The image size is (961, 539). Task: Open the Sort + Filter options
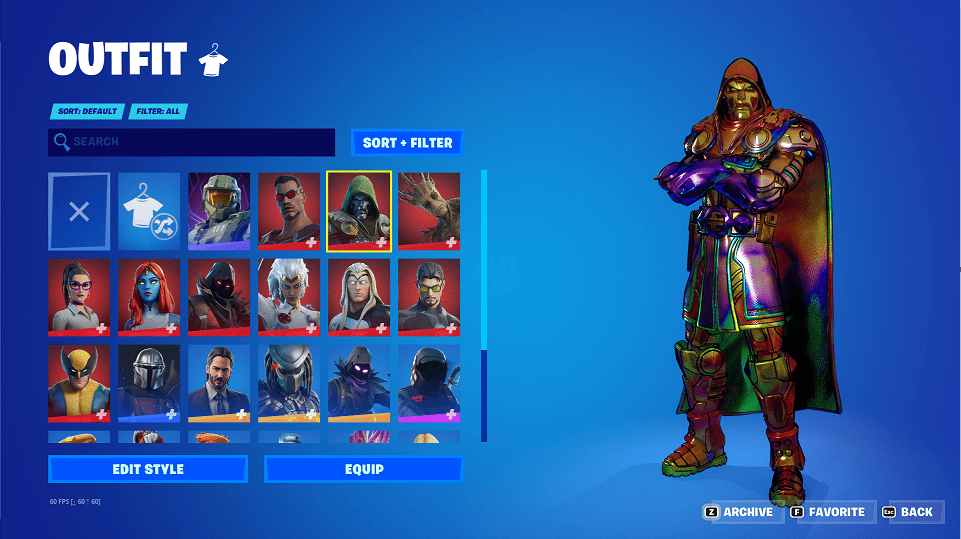[407, 143]
